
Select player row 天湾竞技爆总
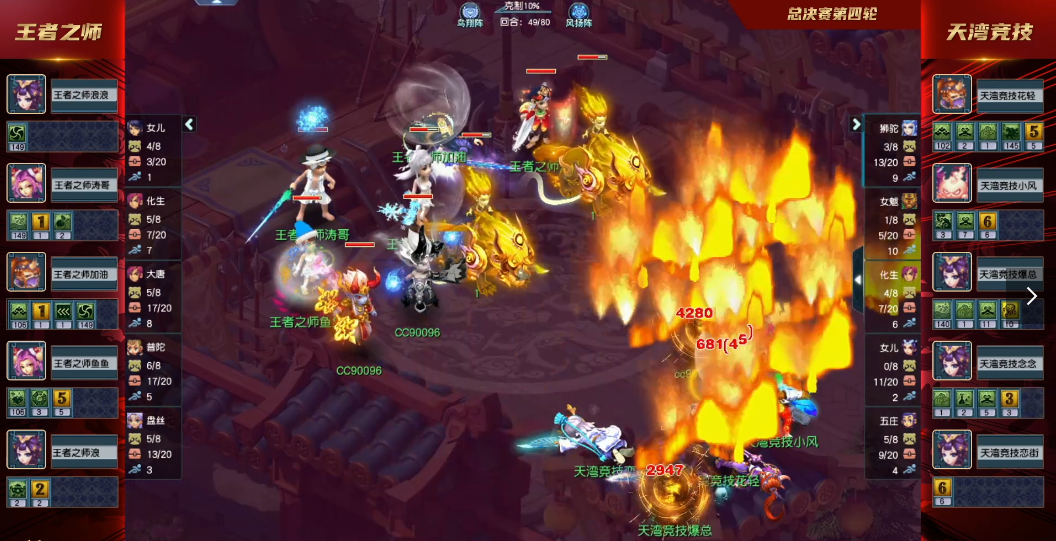click(x=1009, y=274)
